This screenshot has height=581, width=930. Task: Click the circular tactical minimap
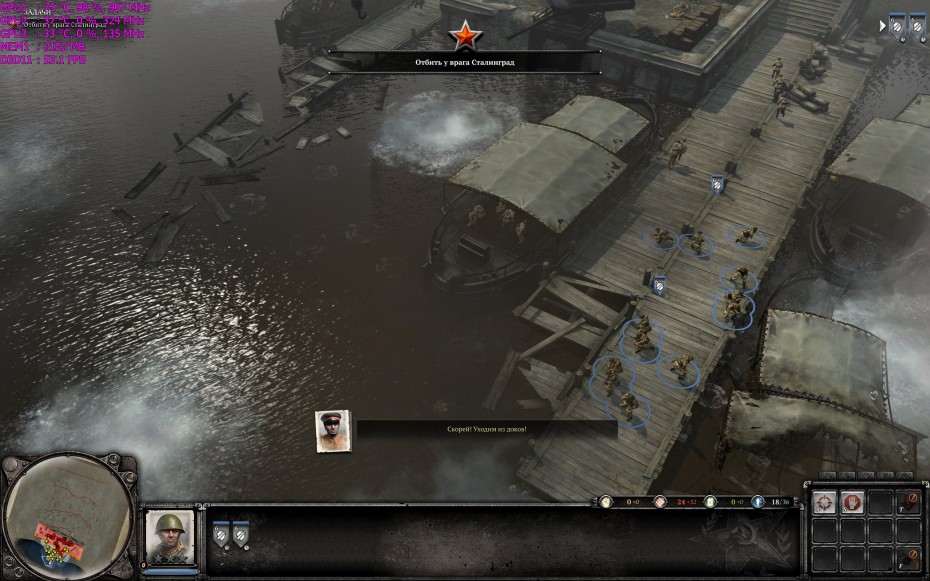point(68,517)
